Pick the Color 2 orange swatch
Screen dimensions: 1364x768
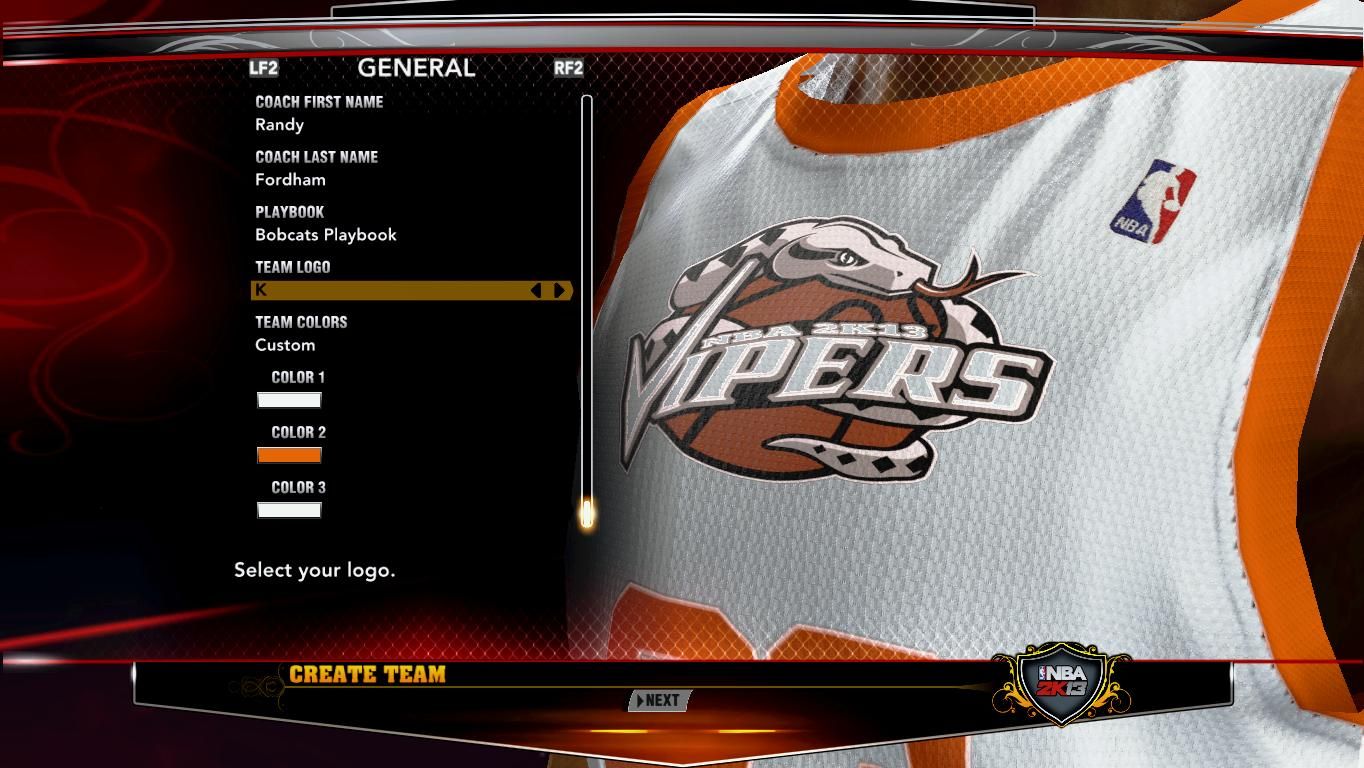289,455
